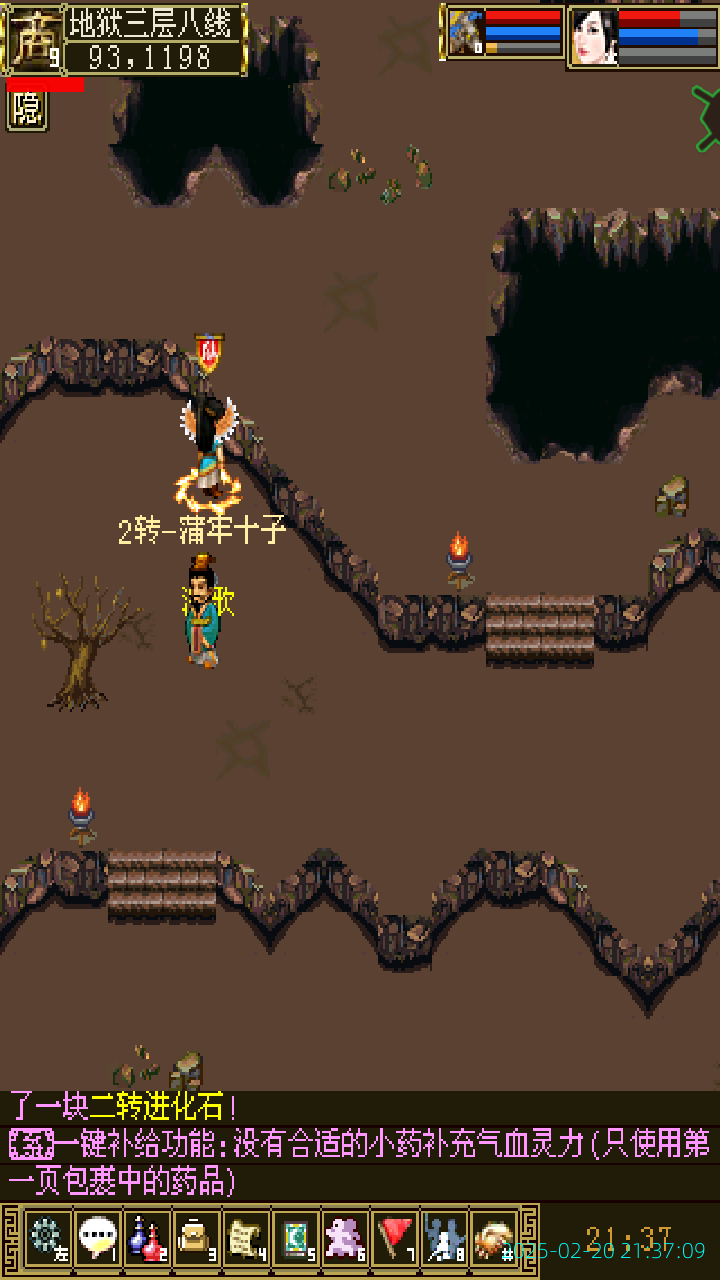The height and width of the screenshot is (1280, 720).
Task: Open the system chat message log
Action: point(360,1145)
